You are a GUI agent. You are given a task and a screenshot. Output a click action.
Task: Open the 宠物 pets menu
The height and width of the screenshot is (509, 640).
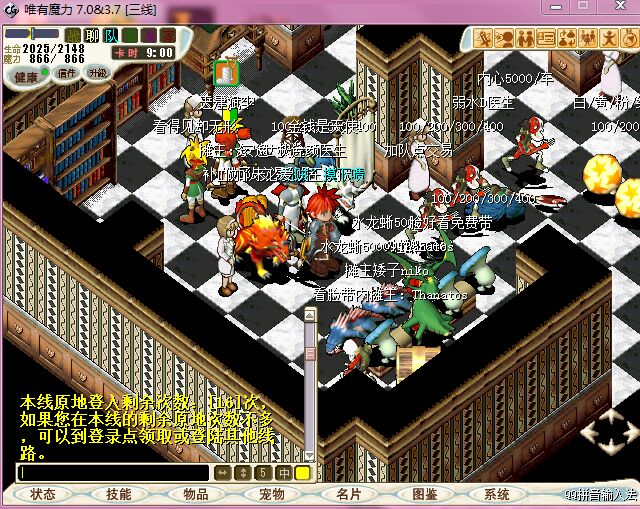click(x=272, y=494)
